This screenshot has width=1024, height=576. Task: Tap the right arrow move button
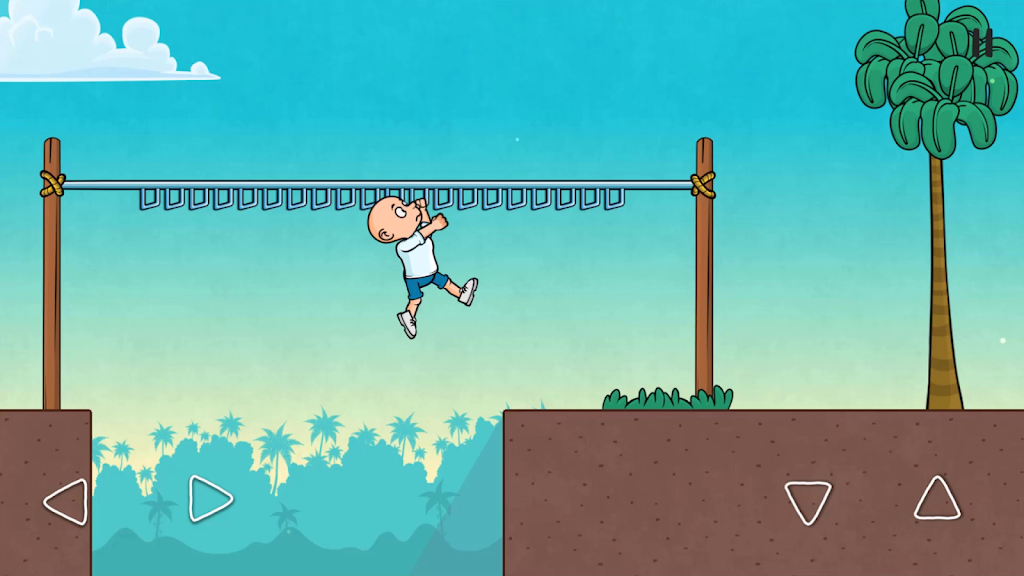click(x=210, y=498)
